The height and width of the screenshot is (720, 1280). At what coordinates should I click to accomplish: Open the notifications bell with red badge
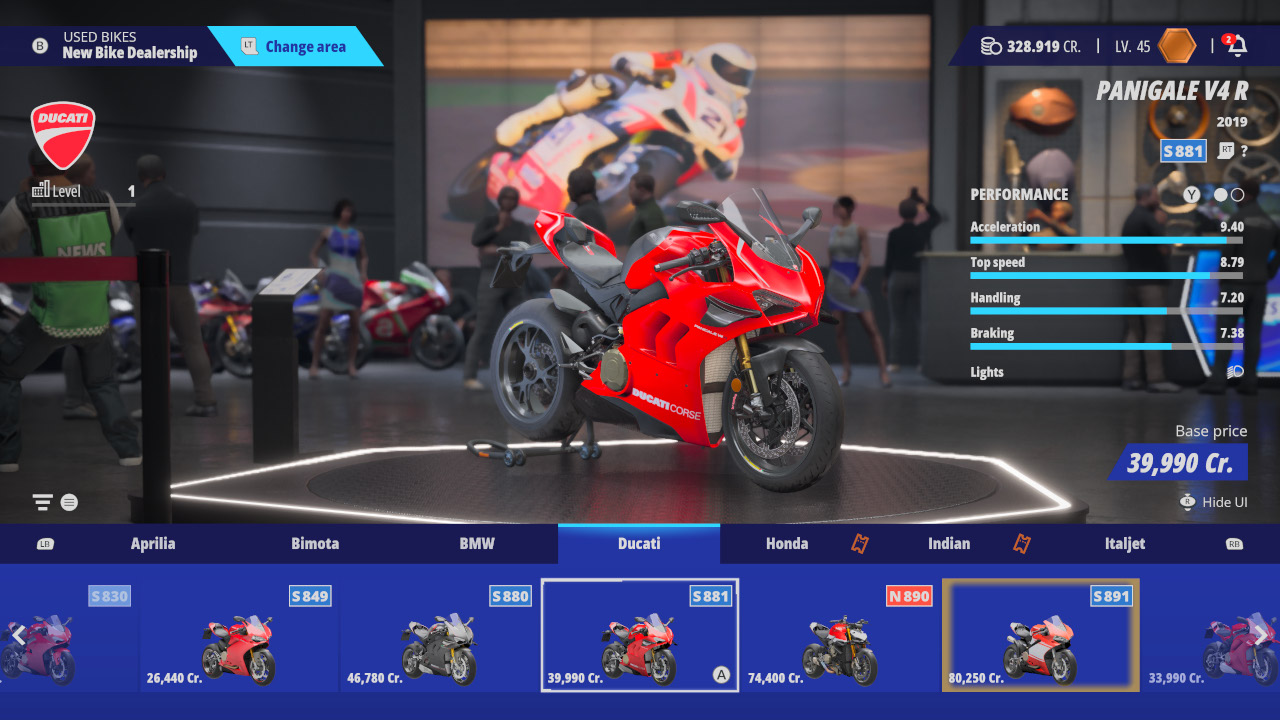pos(1240,45)
